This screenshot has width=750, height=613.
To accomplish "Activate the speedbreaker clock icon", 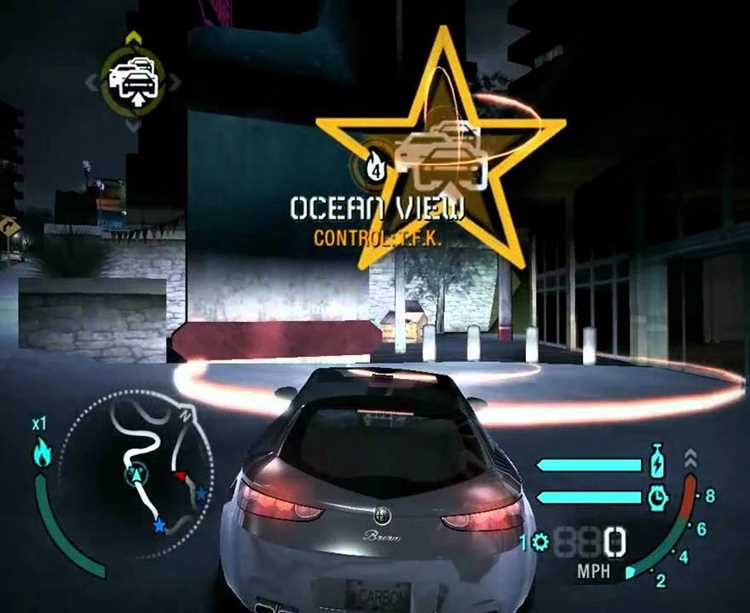I will tap(658, 496).
